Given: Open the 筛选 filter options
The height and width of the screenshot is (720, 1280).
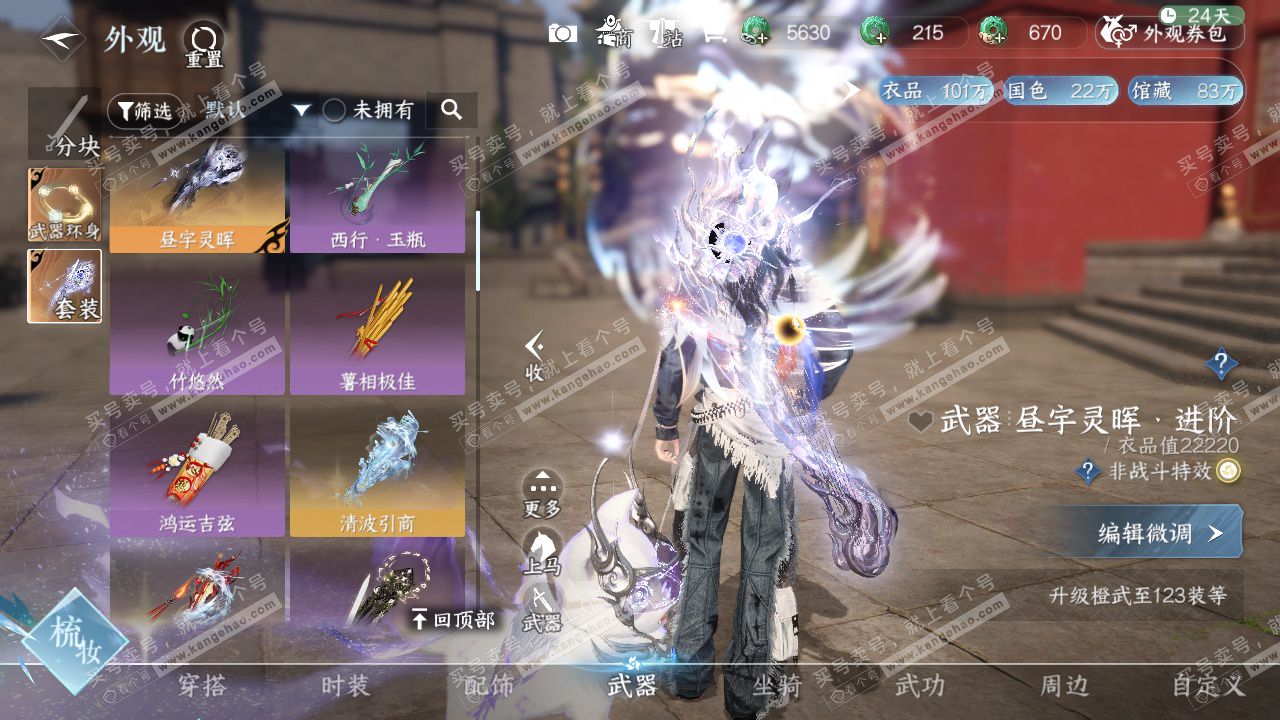Looking at the screenshot, I should [x=145, y=111].
